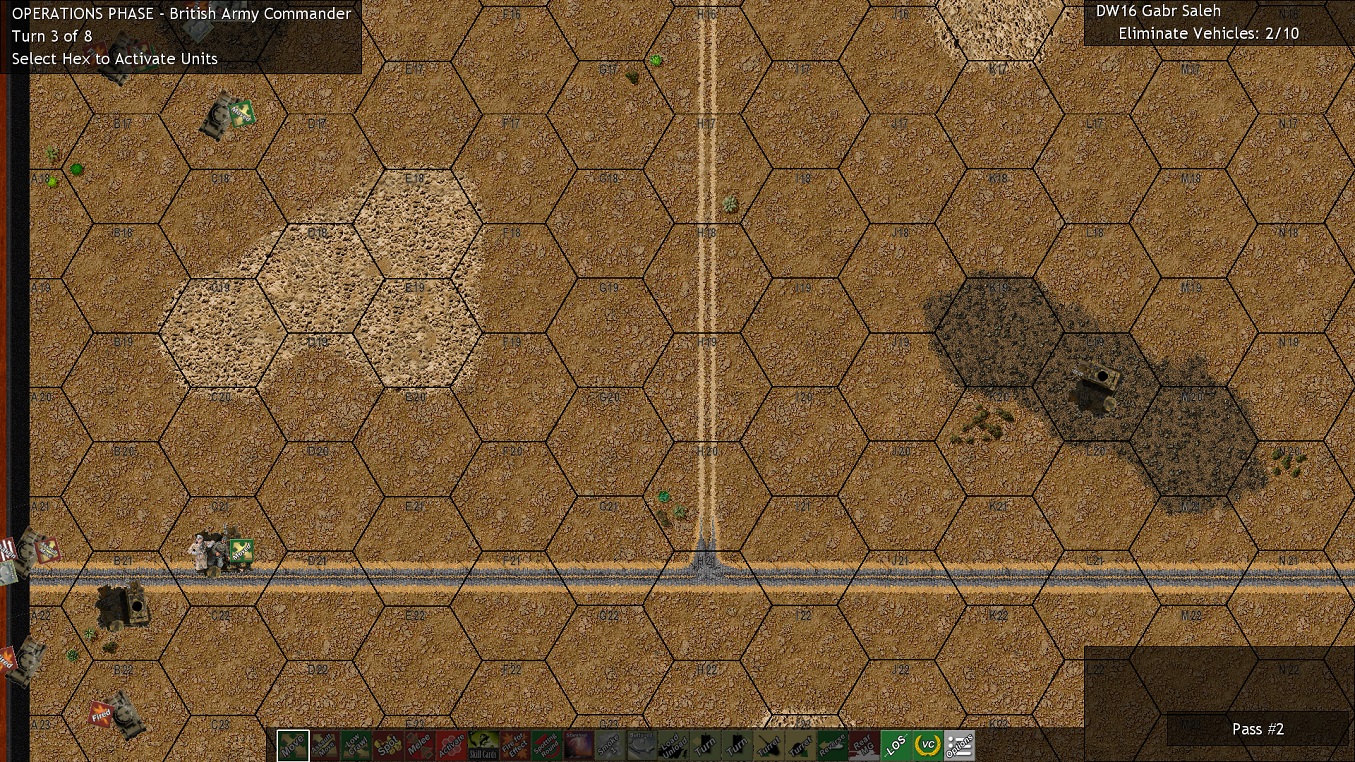The image size is (1355, 762).
Task: Select the Smoke 1 icon
Action: (x=612, y=745)
